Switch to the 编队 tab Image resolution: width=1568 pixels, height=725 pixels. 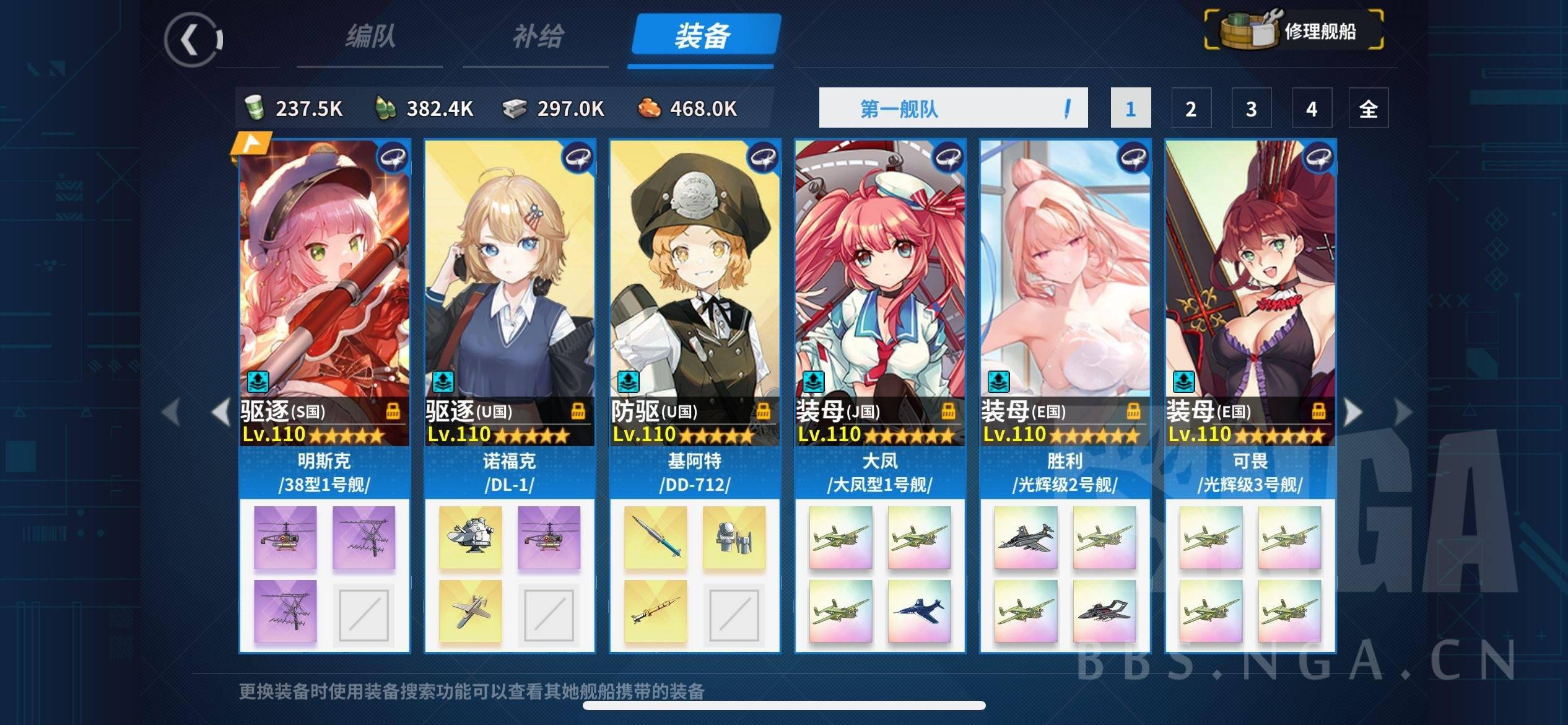pos(370,37)
